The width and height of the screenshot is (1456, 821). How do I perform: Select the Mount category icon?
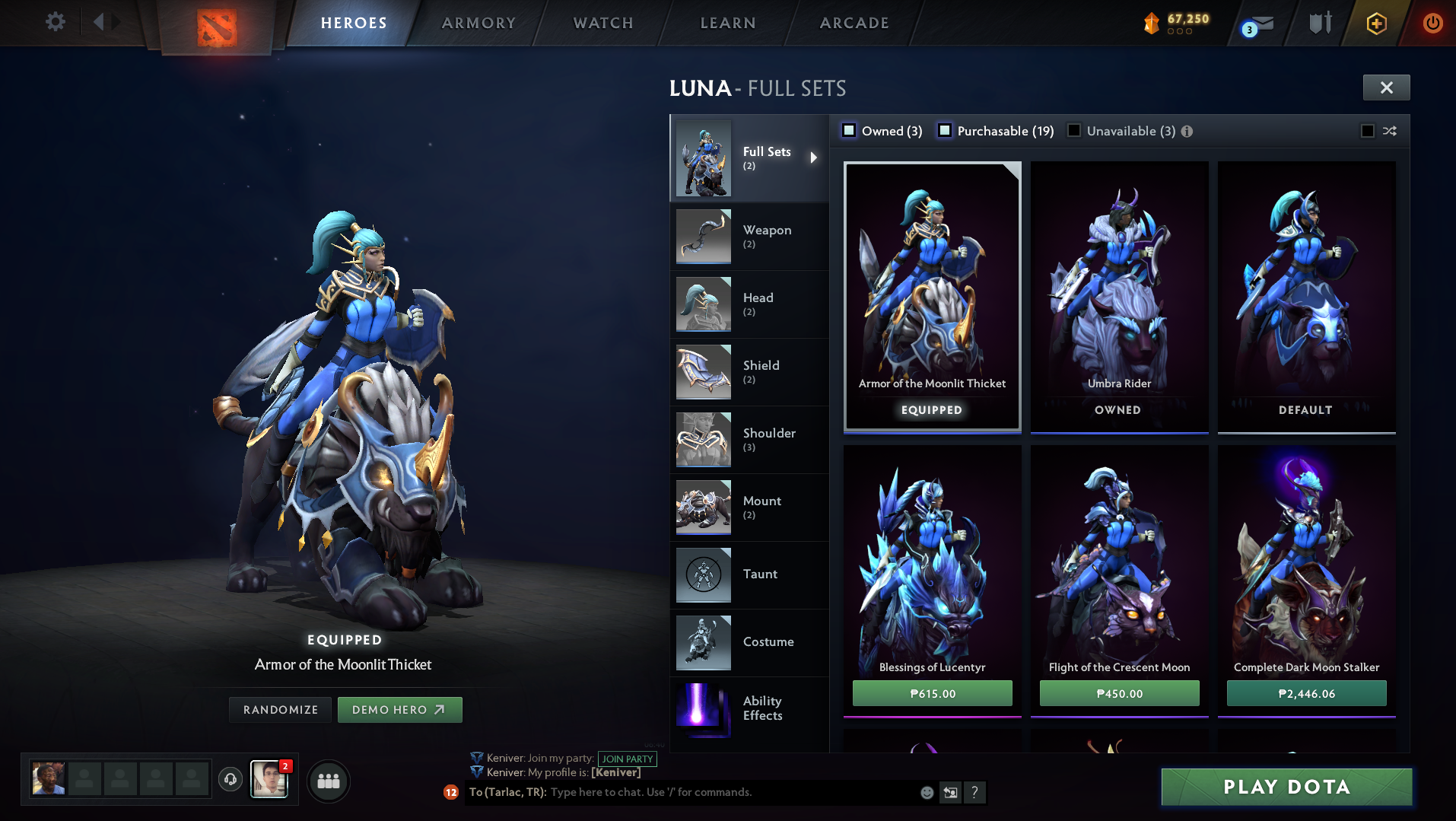click(702, 507)
